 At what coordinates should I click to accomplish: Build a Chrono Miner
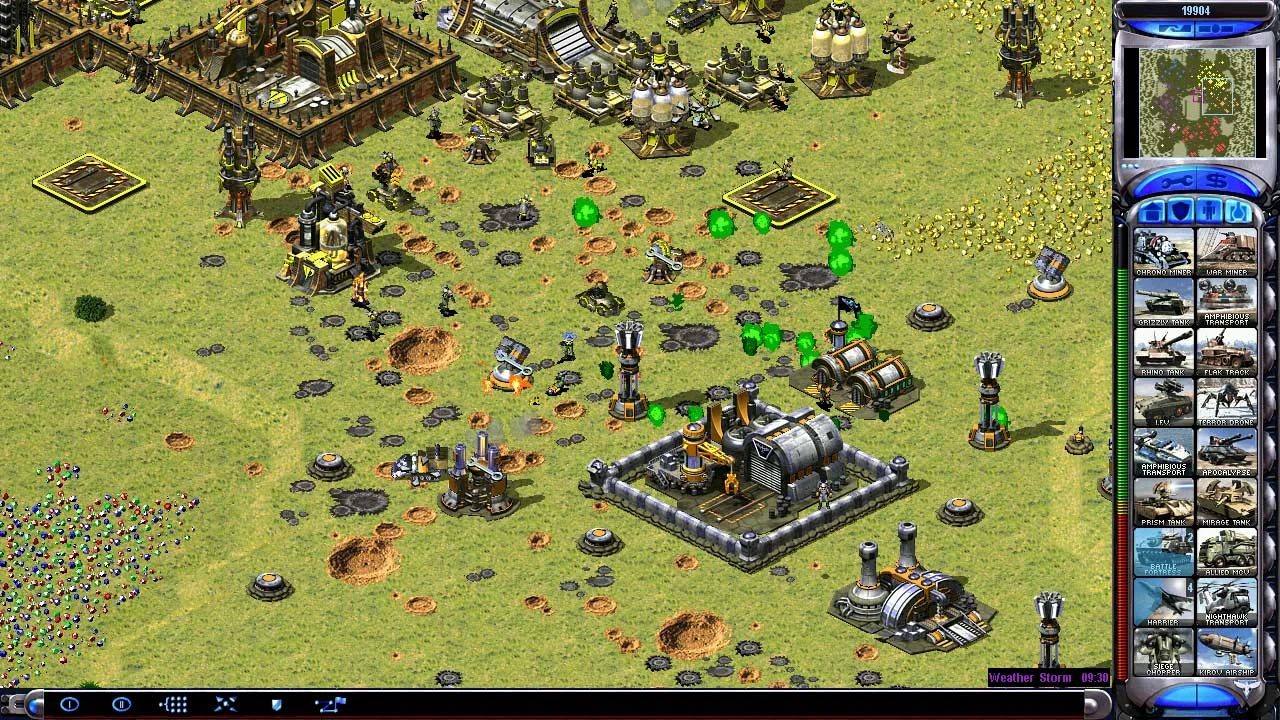tap(1163, 253)
